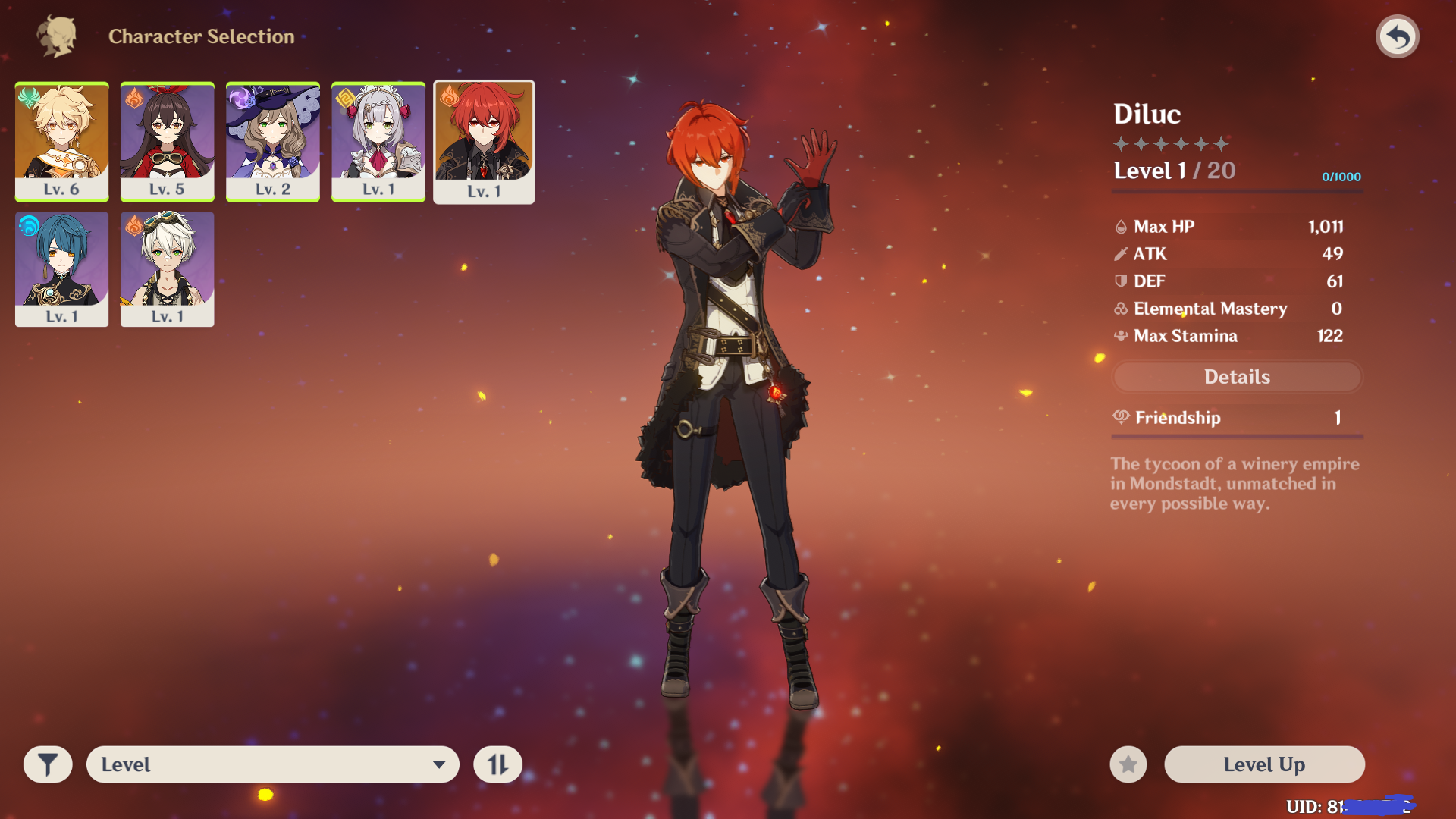Open the Level sort dropdown
This screenshot has height=819, width=1456.
tap(272, 764)
